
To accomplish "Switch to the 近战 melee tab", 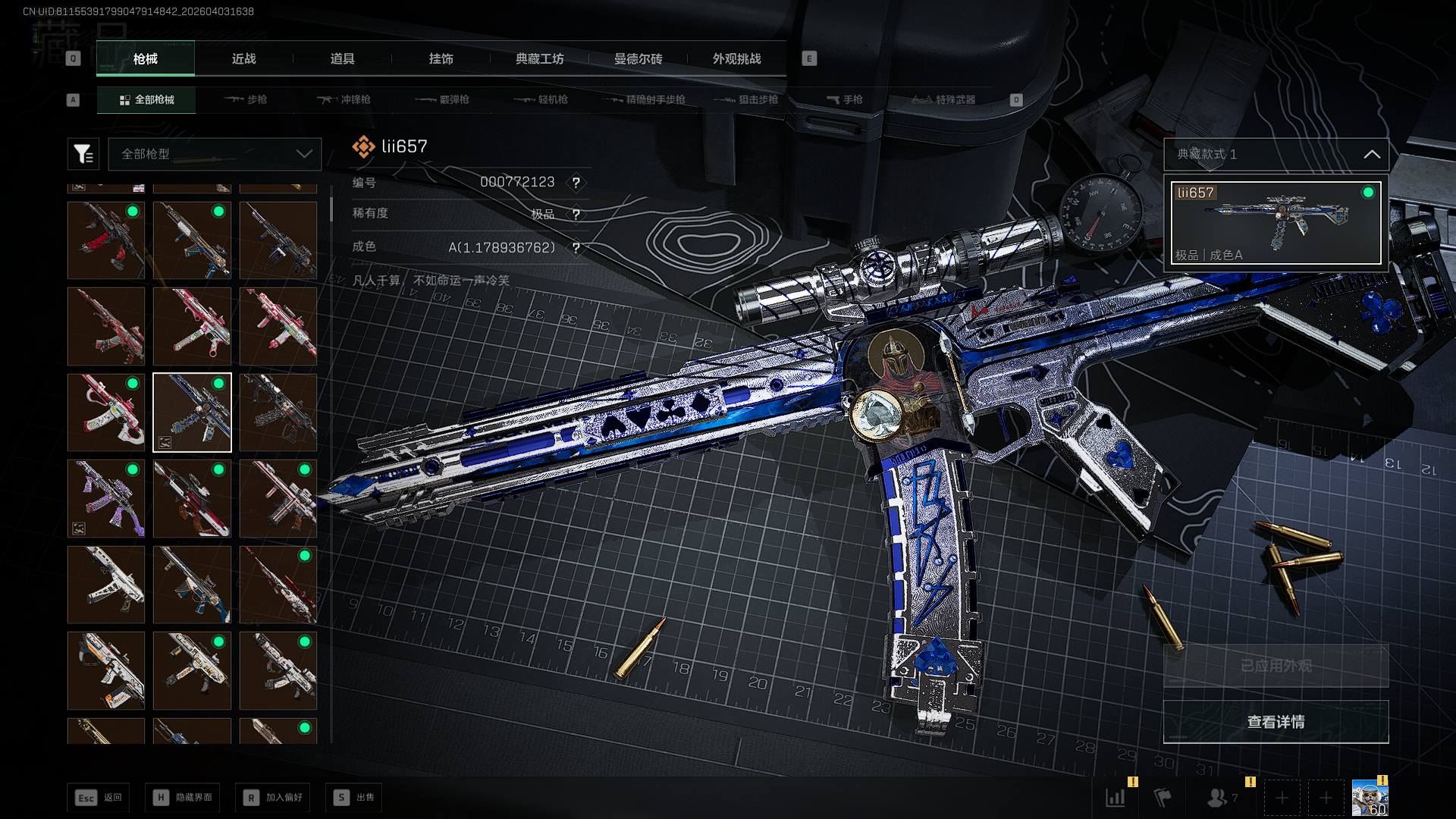I will 243,59.
